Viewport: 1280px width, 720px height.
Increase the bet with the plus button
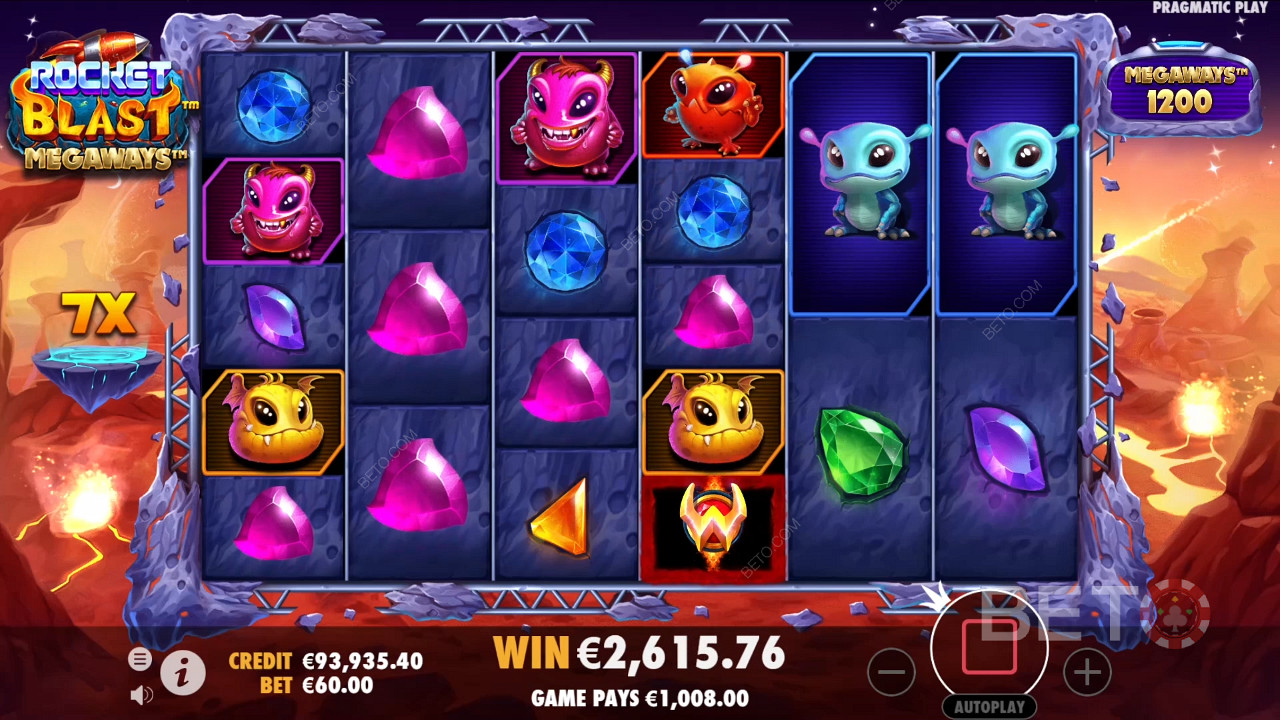click(1087, 672)
